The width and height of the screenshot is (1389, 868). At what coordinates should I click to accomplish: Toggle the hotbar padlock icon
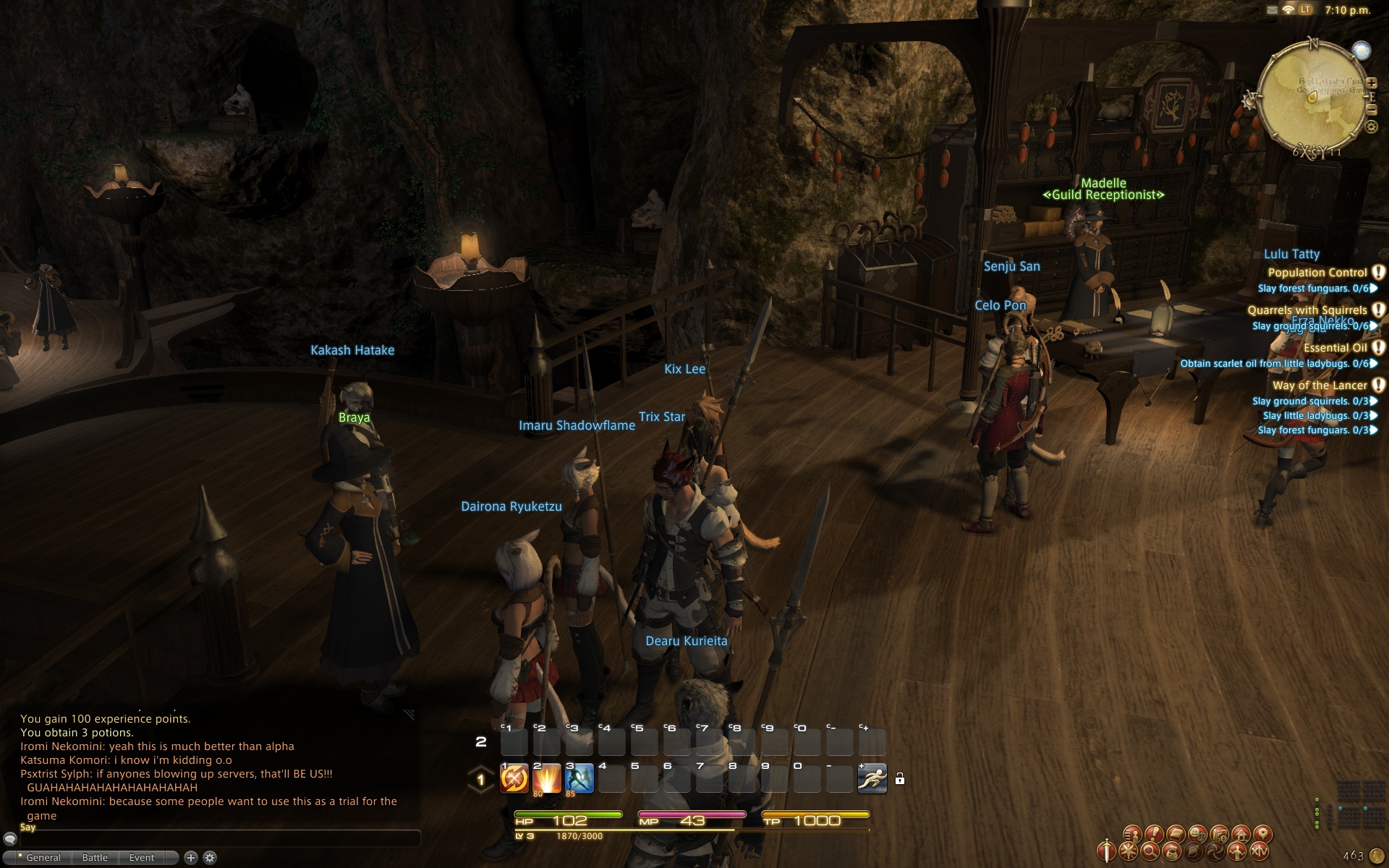[x=900, y=779]
